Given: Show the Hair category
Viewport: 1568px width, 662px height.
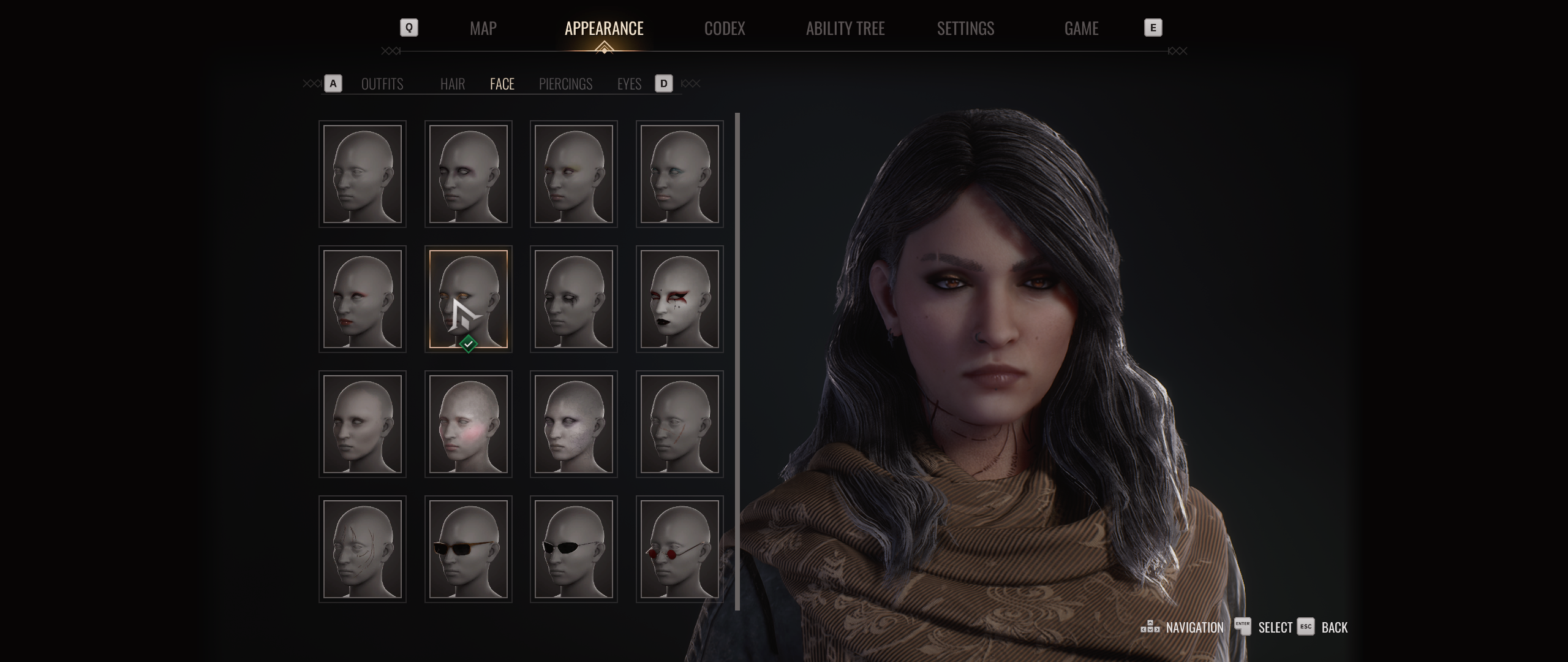Looking at the screenshot, I should click(452, 84).
